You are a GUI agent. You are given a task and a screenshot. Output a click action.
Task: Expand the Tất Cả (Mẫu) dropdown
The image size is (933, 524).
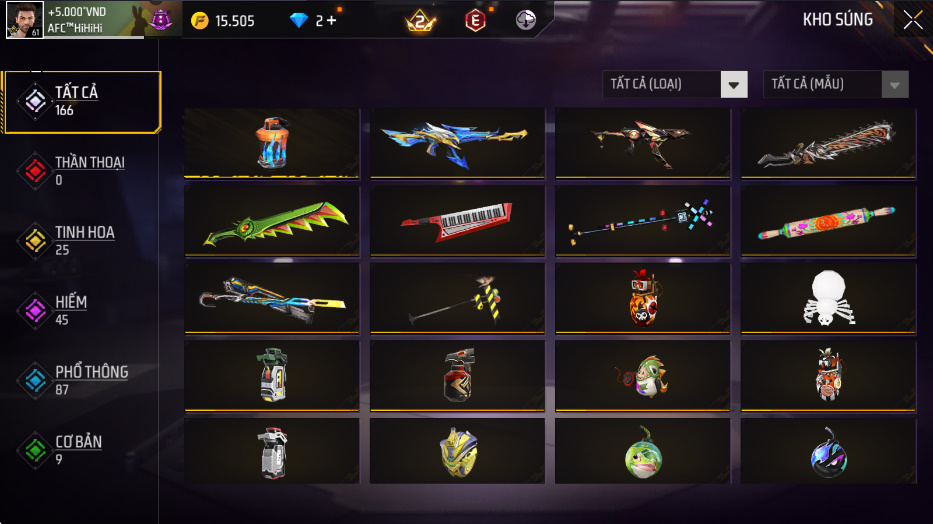[x=835, y=84]
